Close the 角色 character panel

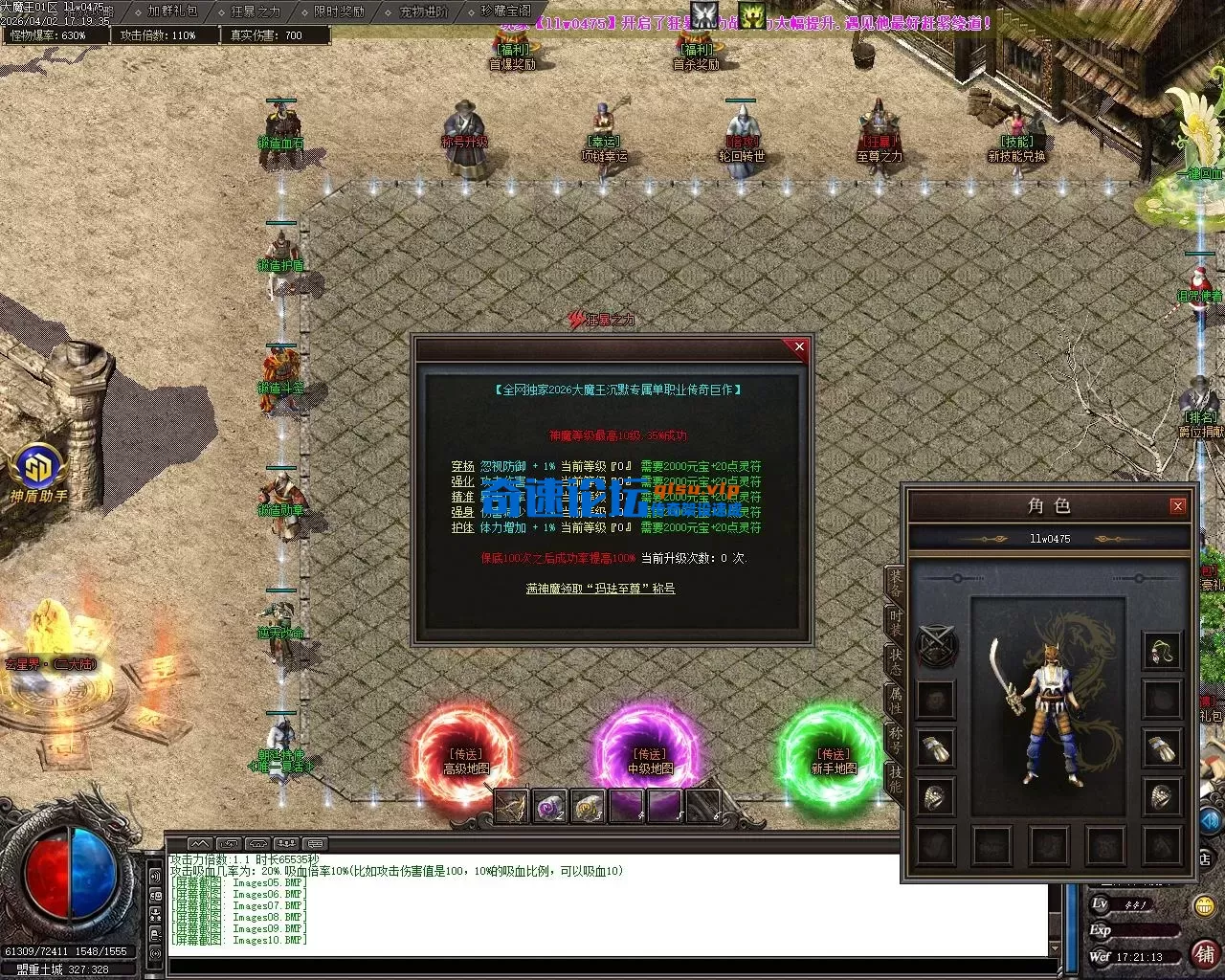1178,505
